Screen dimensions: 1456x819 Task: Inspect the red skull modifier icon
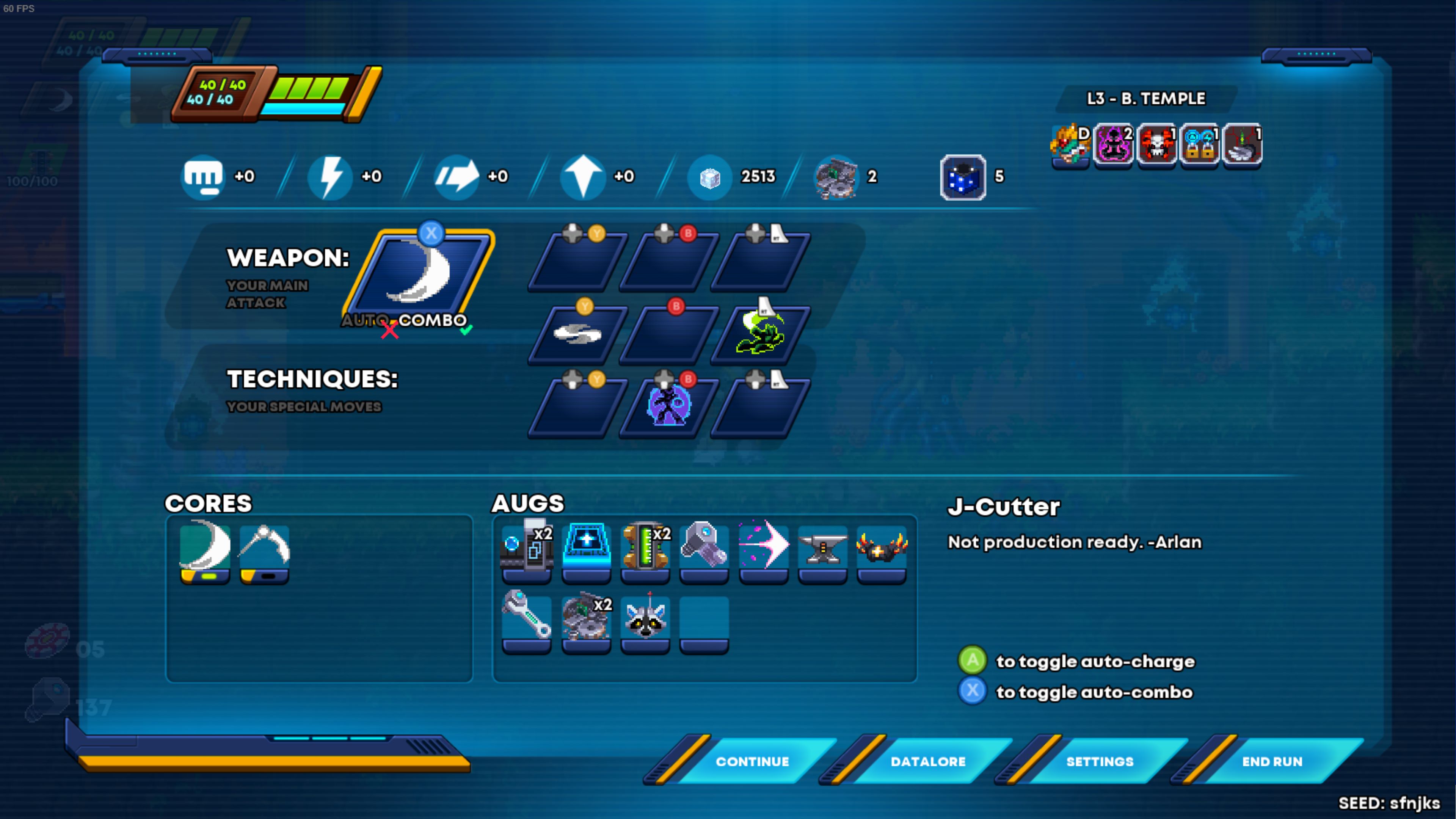pos(1156,145)
